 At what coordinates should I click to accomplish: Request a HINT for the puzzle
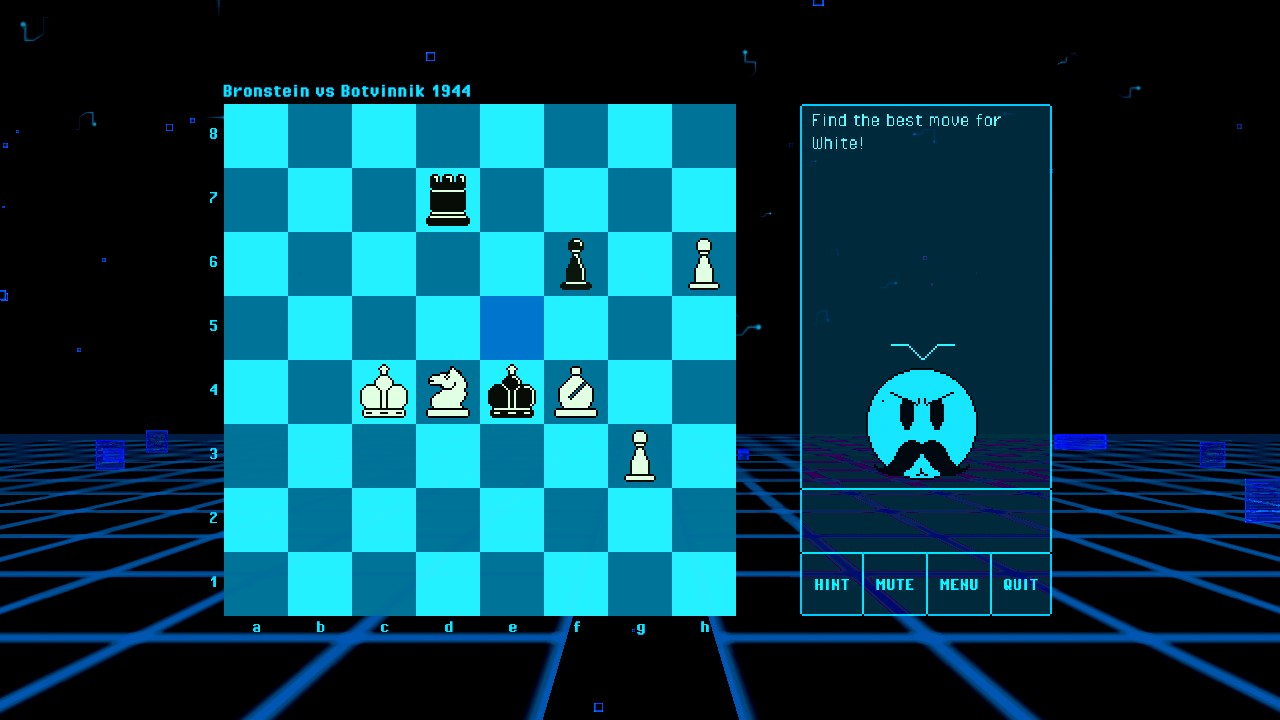click(832, 584)
